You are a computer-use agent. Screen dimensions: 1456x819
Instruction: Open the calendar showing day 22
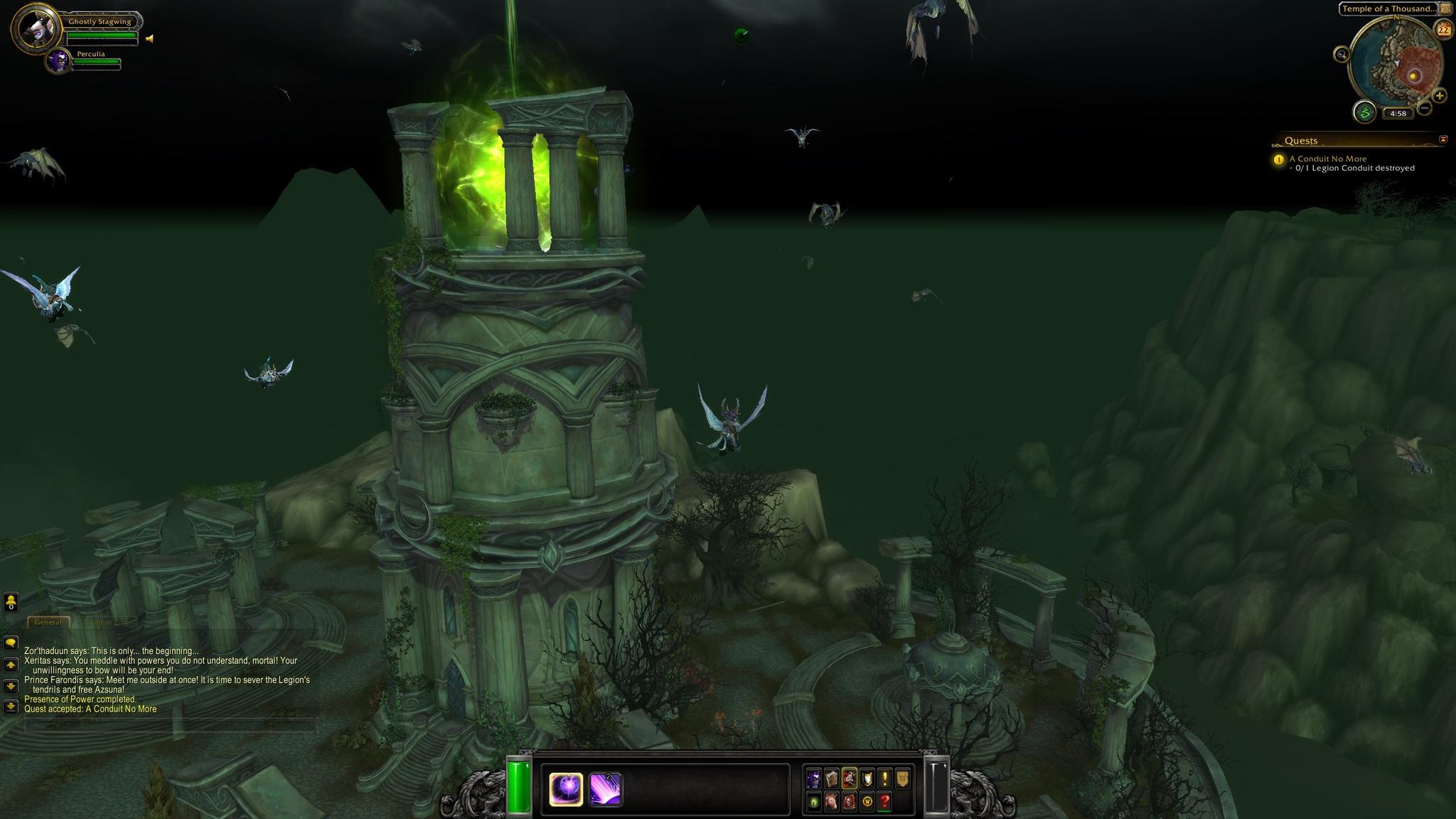coord(1443,30)
